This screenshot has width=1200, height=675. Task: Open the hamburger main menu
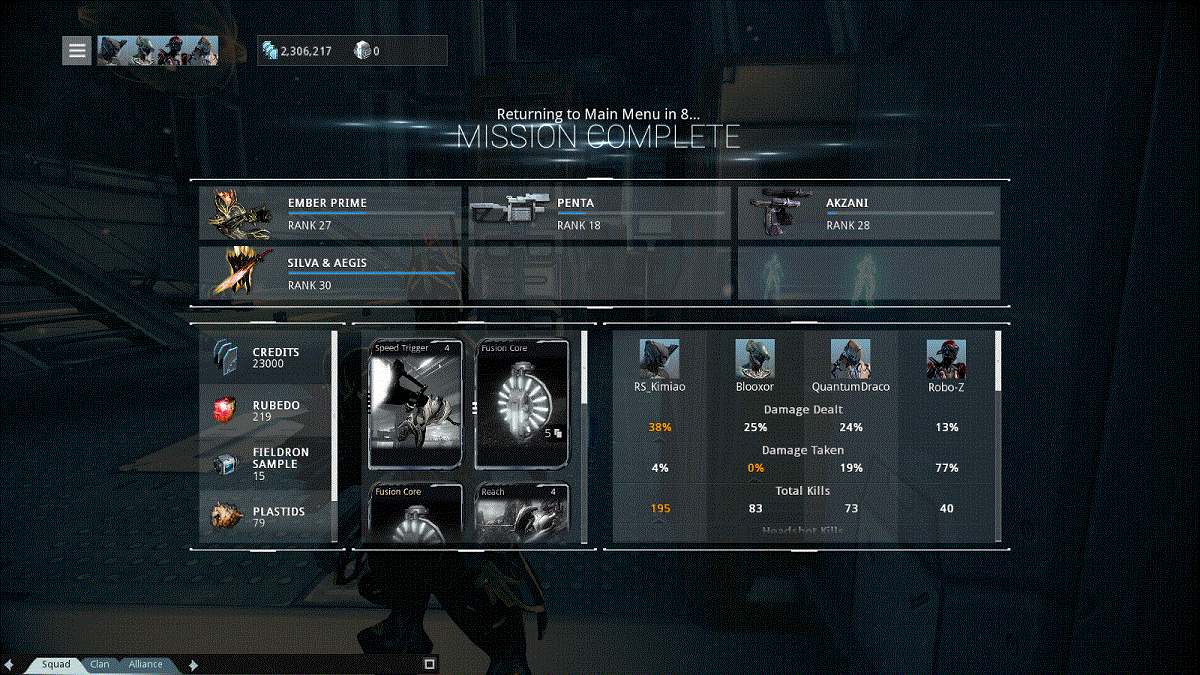click(x=77, y=50)
